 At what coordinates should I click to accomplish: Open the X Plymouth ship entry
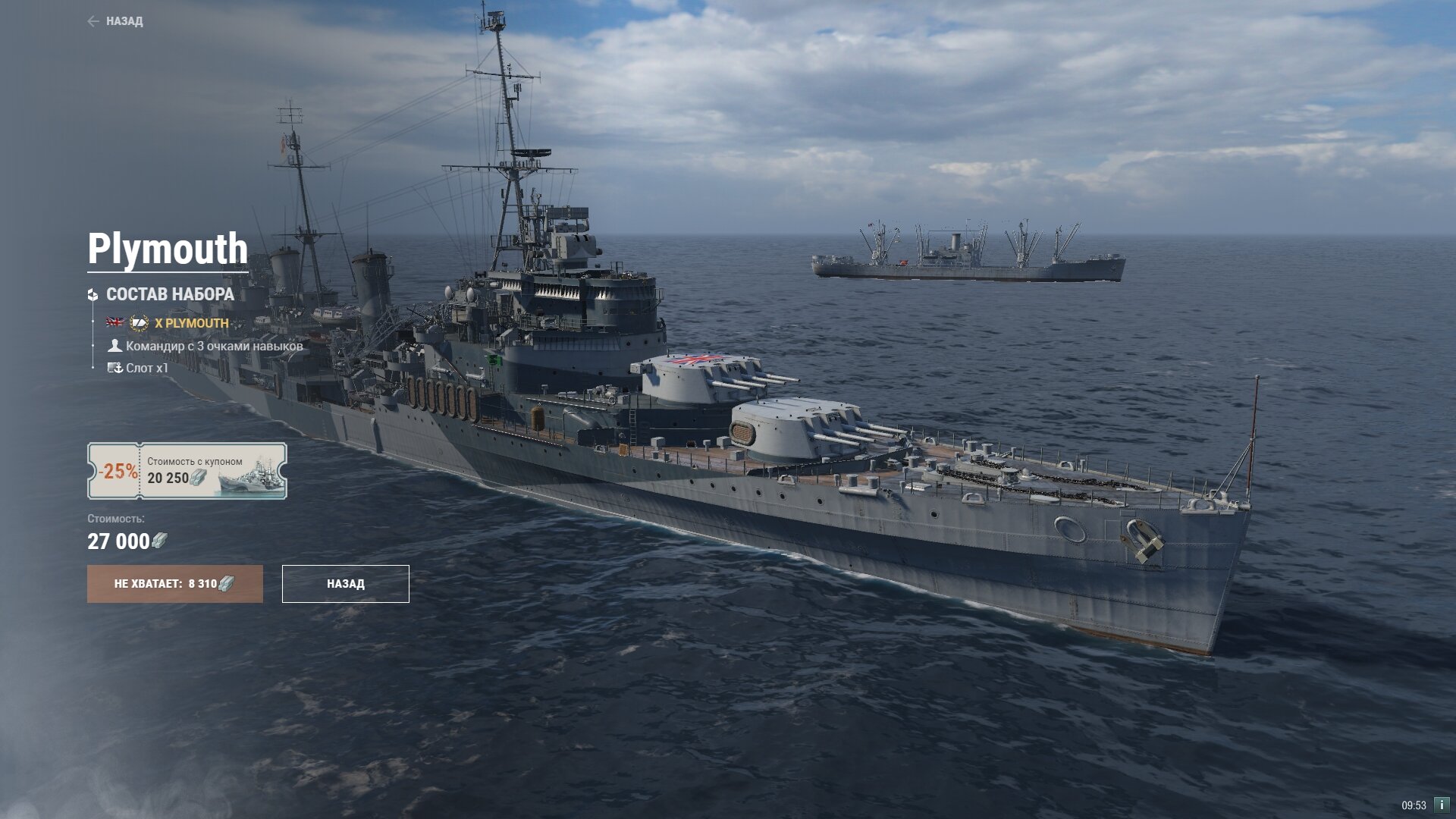[191, 323]
